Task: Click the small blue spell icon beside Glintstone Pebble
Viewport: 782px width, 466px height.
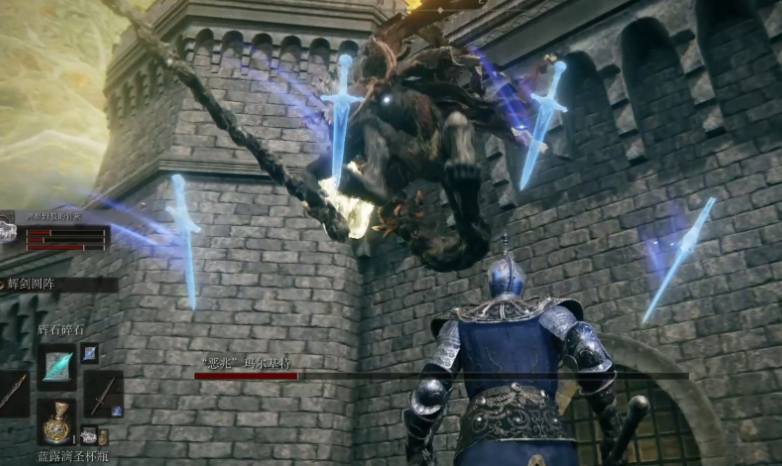Action: [89, 352]
